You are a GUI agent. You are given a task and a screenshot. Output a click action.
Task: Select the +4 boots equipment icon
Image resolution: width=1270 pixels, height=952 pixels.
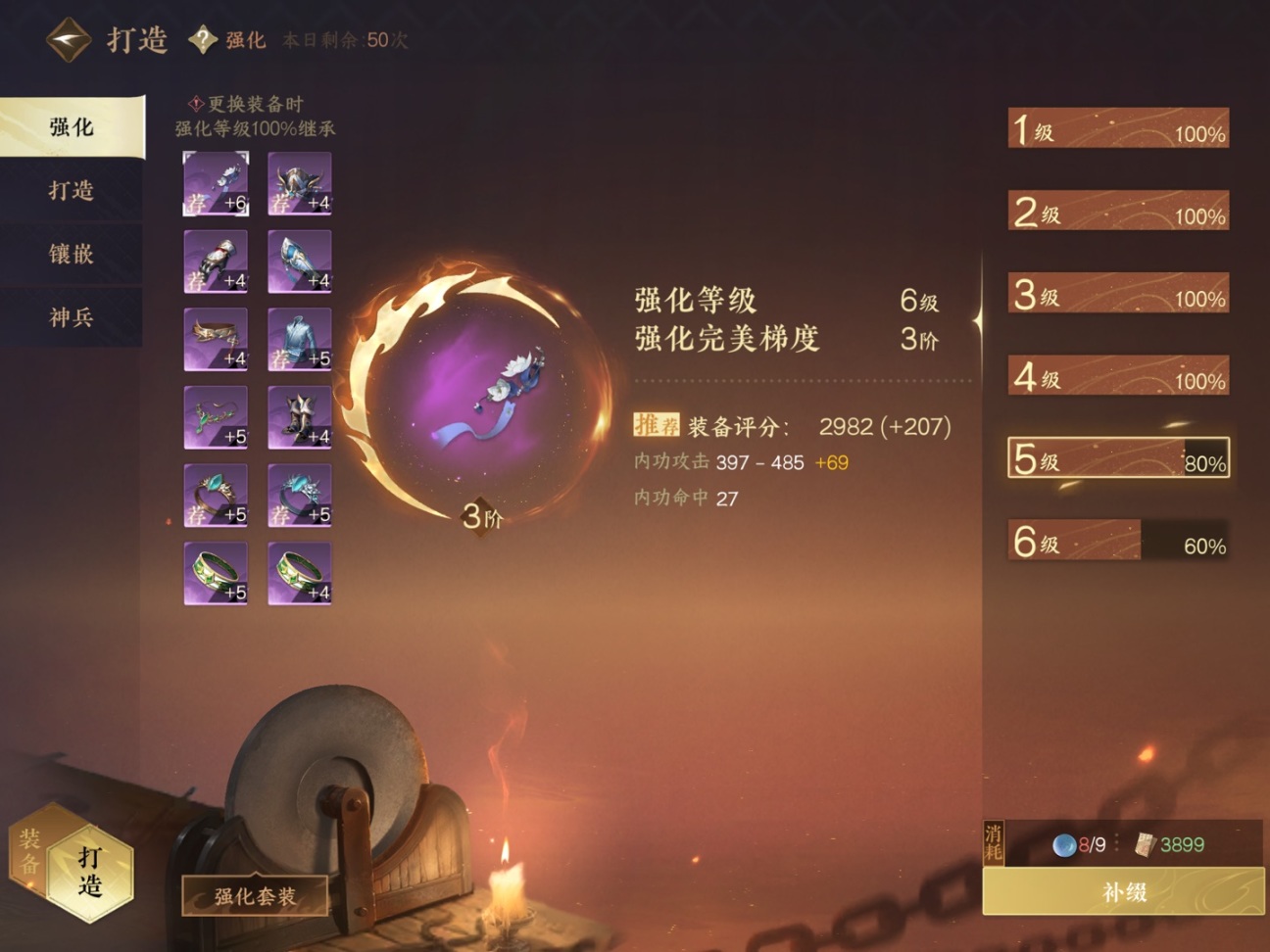299,415
